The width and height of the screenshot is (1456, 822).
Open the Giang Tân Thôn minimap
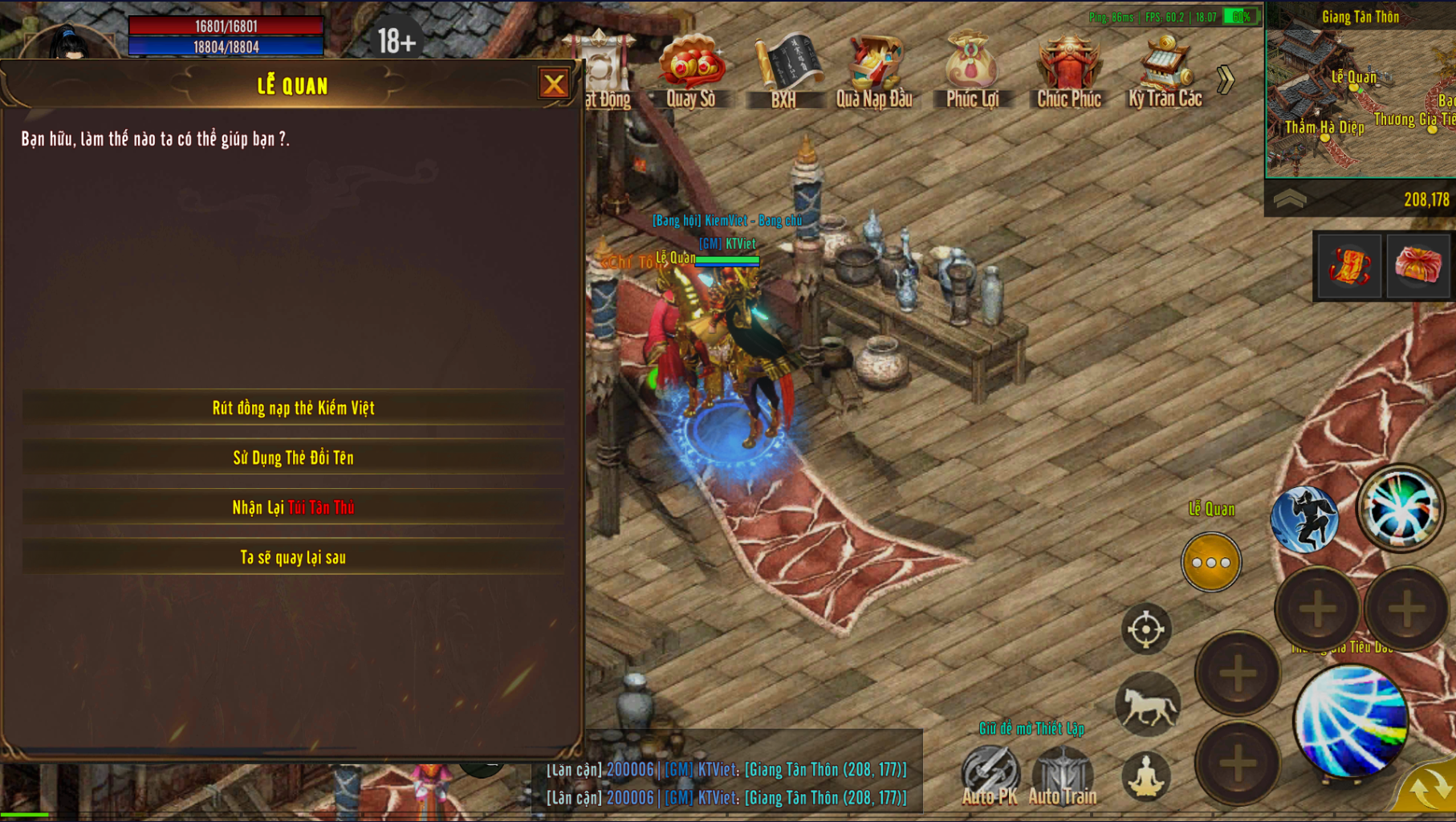click(1360, 96)
